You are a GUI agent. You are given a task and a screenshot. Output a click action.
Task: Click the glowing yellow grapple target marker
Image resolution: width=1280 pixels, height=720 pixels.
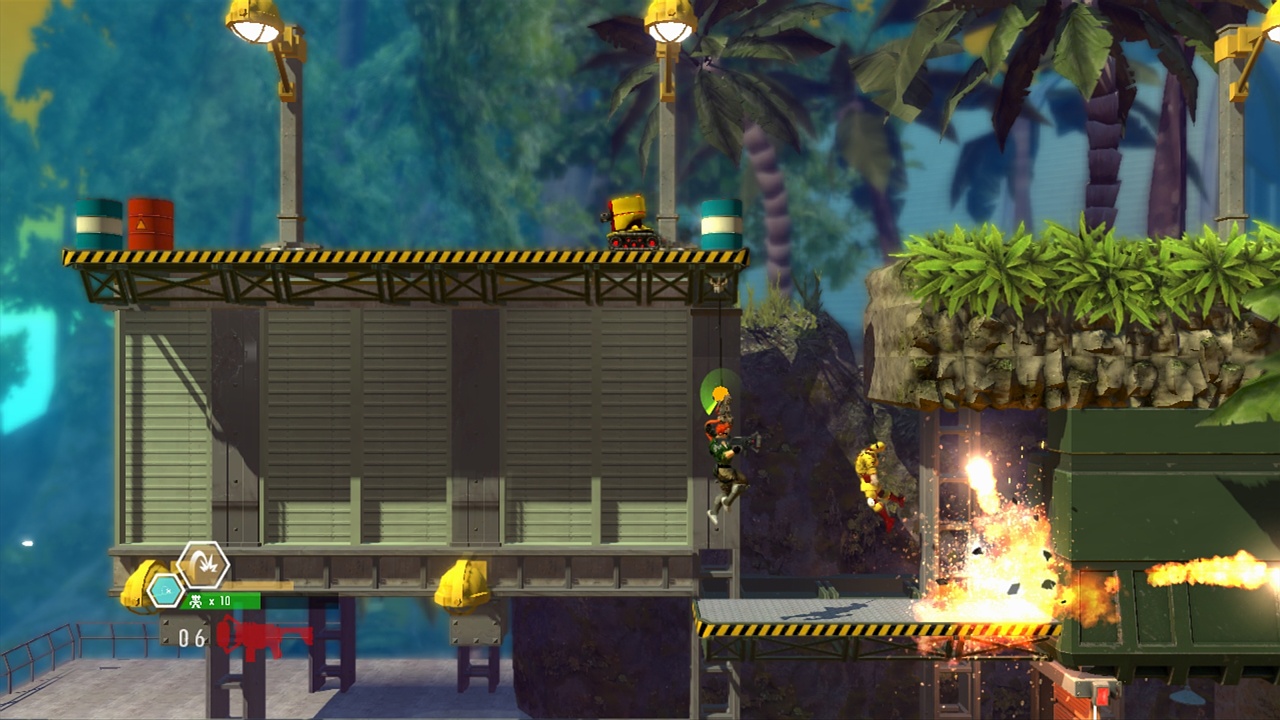coord(722,394)
